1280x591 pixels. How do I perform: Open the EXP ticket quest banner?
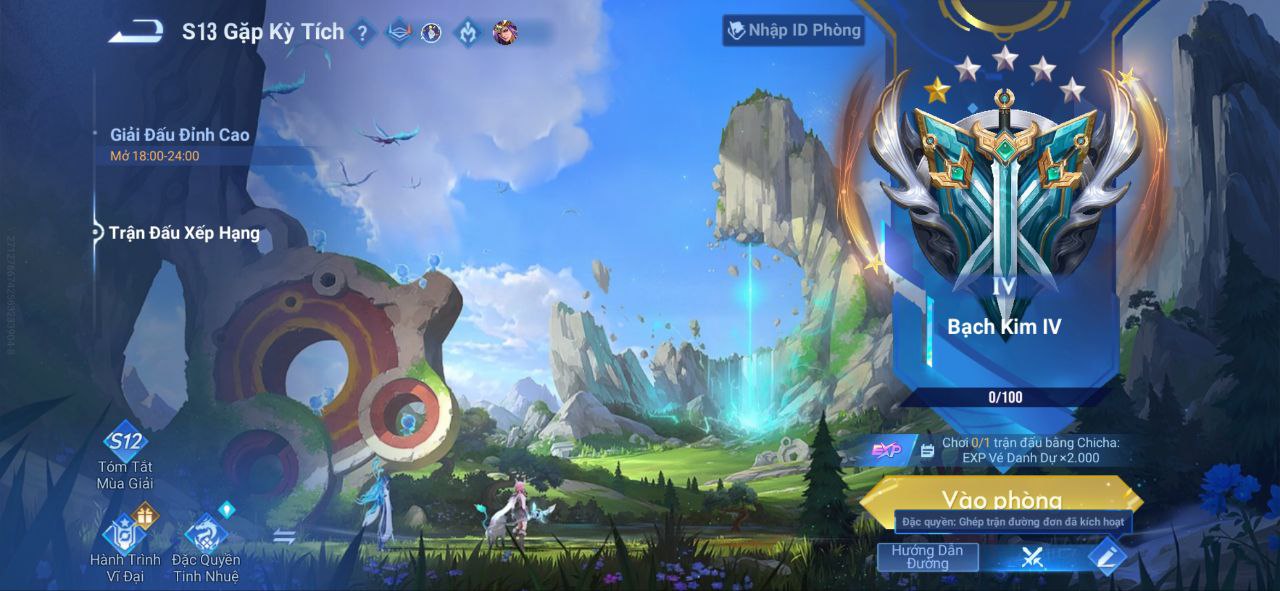coord(1000,451)
